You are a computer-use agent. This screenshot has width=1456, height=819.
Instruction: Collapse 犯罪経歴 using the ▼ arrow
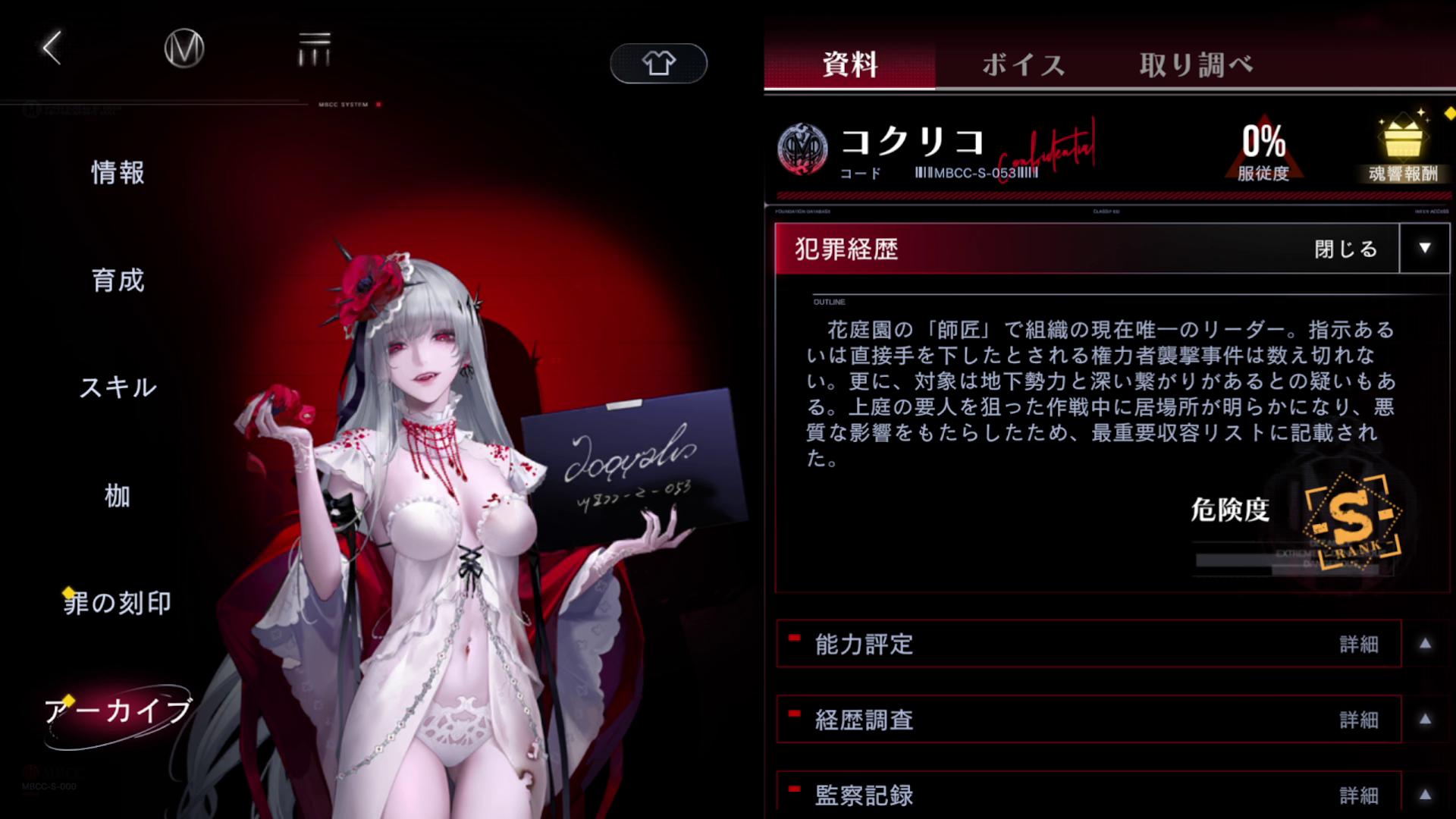pos(1424,249)
